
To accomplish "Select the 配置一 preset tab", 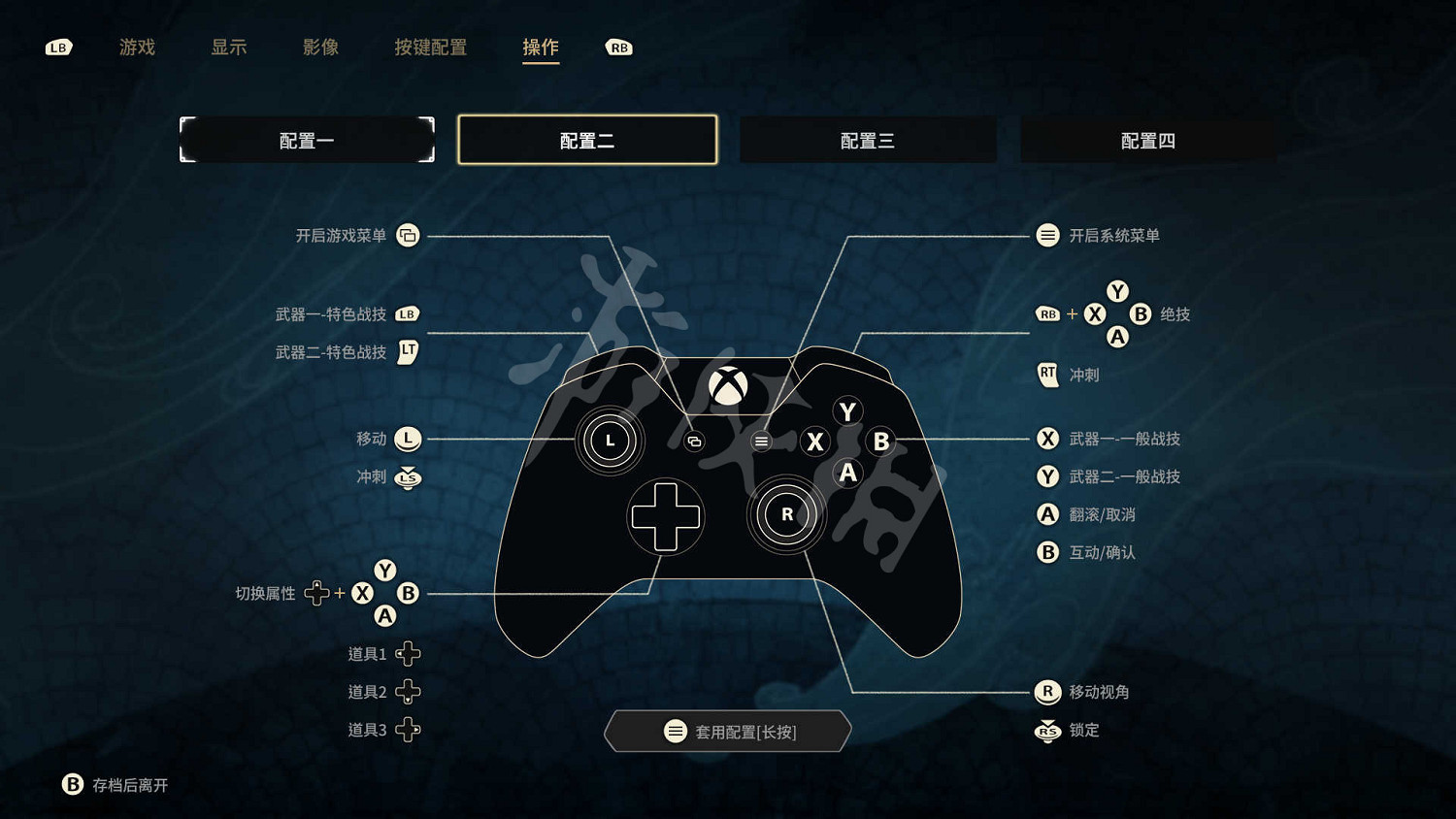I will pyautogui.click(x=307, y=140).
